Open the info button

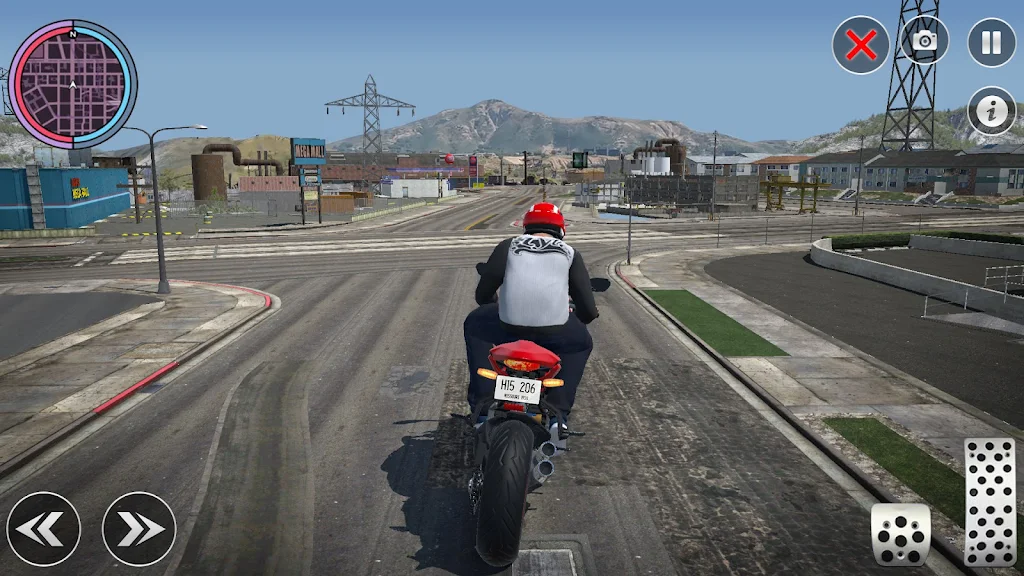pyautogui.click(x=991, y=111)
